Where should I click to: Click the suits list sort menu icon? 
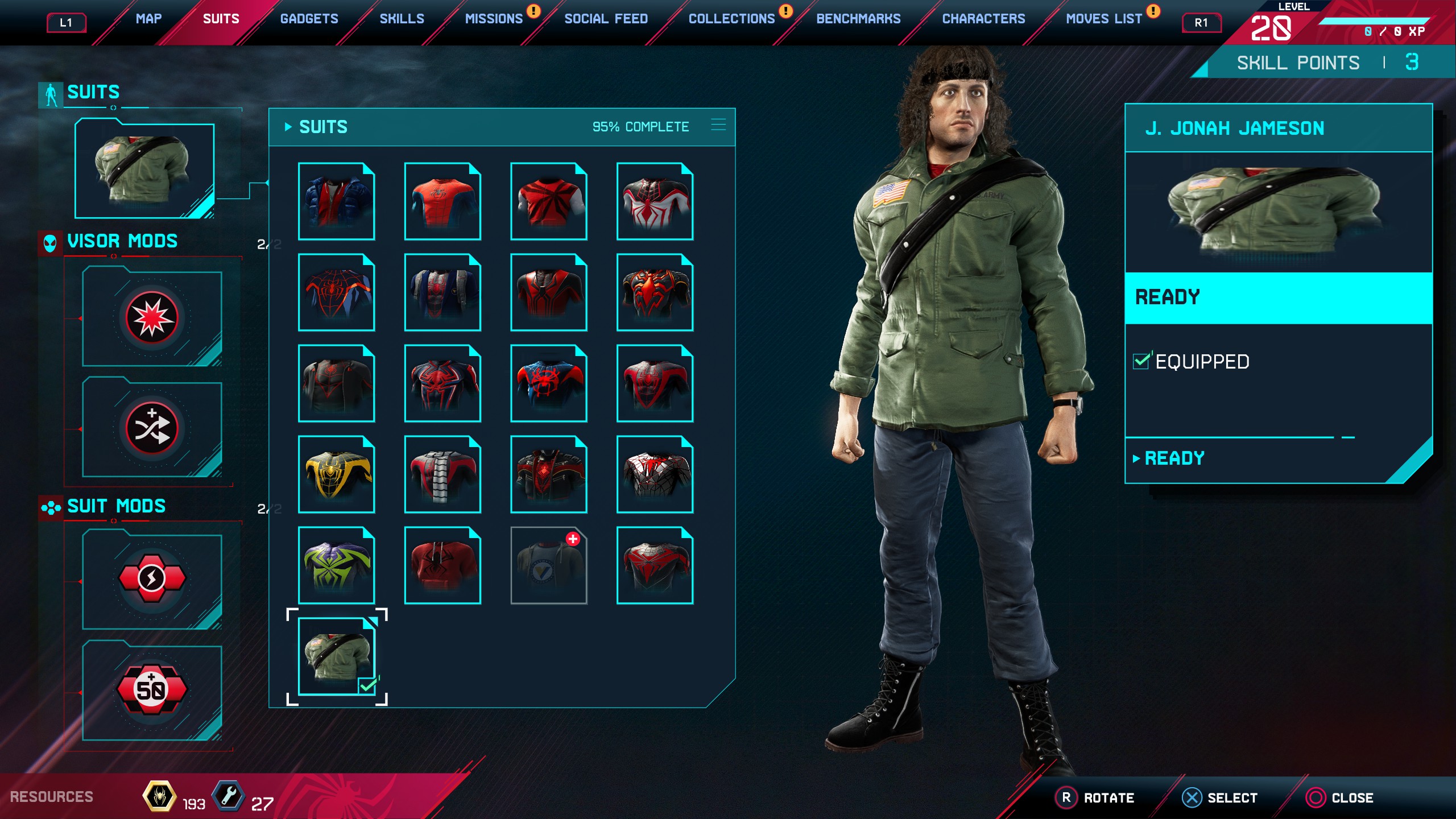click(718, 126)
